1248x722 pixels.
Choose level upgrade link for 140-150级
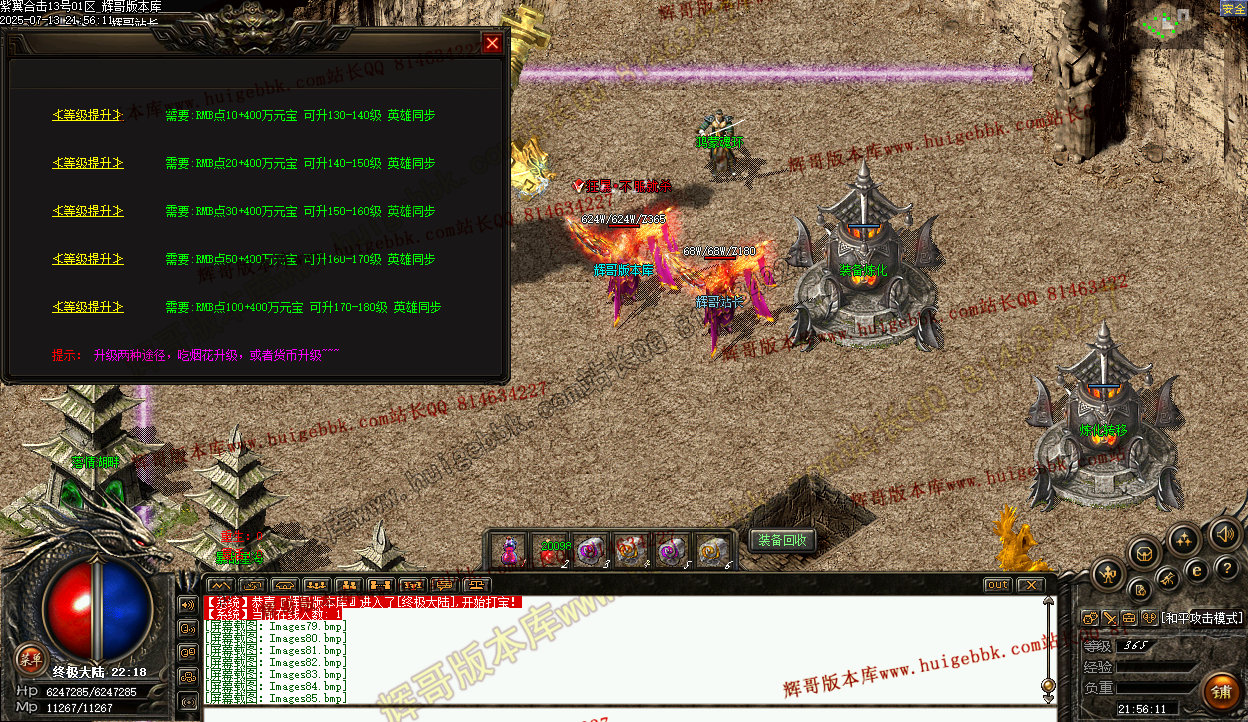pyautogui.click(x=88, y=163)
